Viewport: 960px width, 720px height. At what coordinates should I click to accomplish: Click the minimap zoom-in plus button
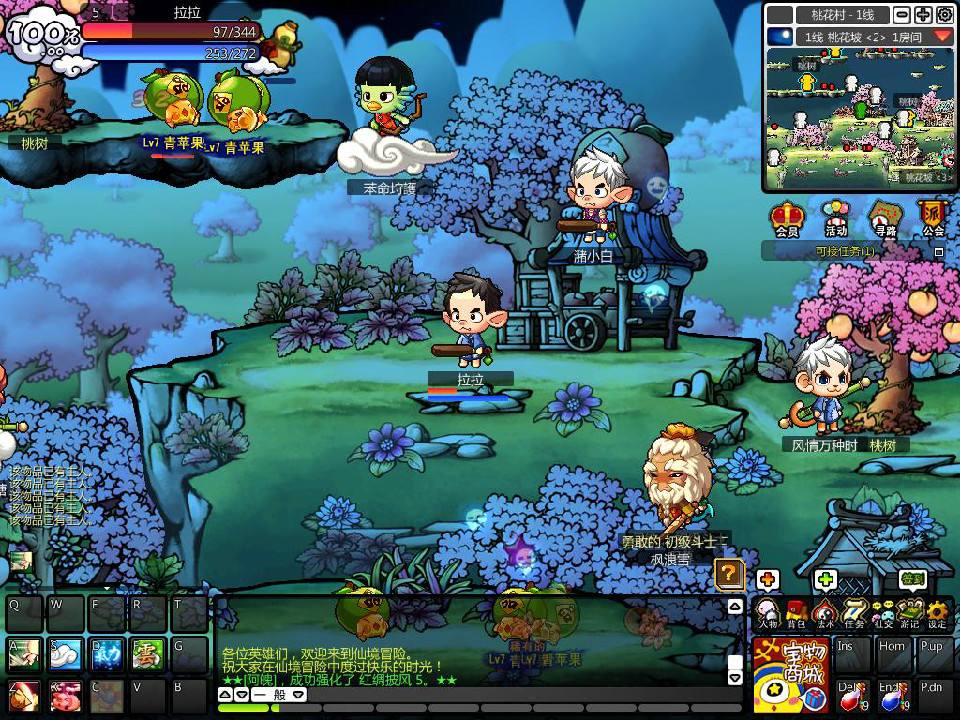[922, 15]
